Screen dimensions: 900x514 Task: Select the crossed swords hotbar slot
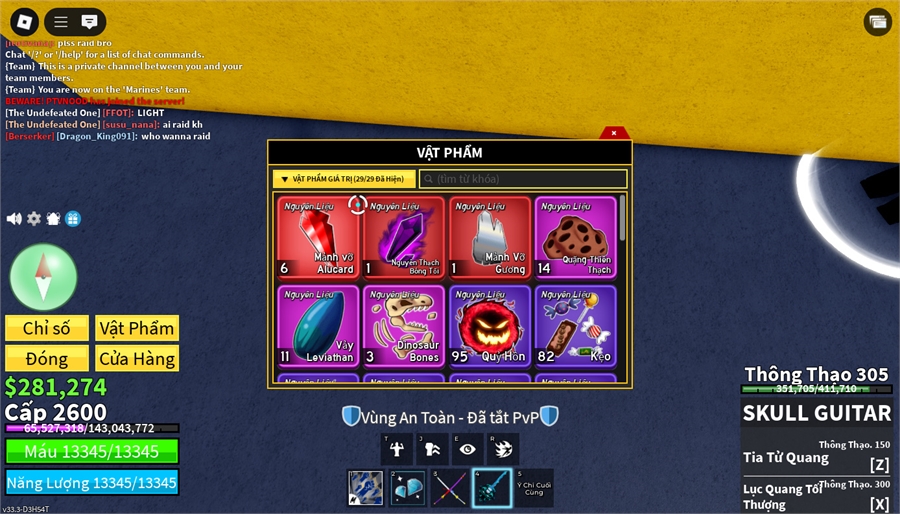pos(449,488)
